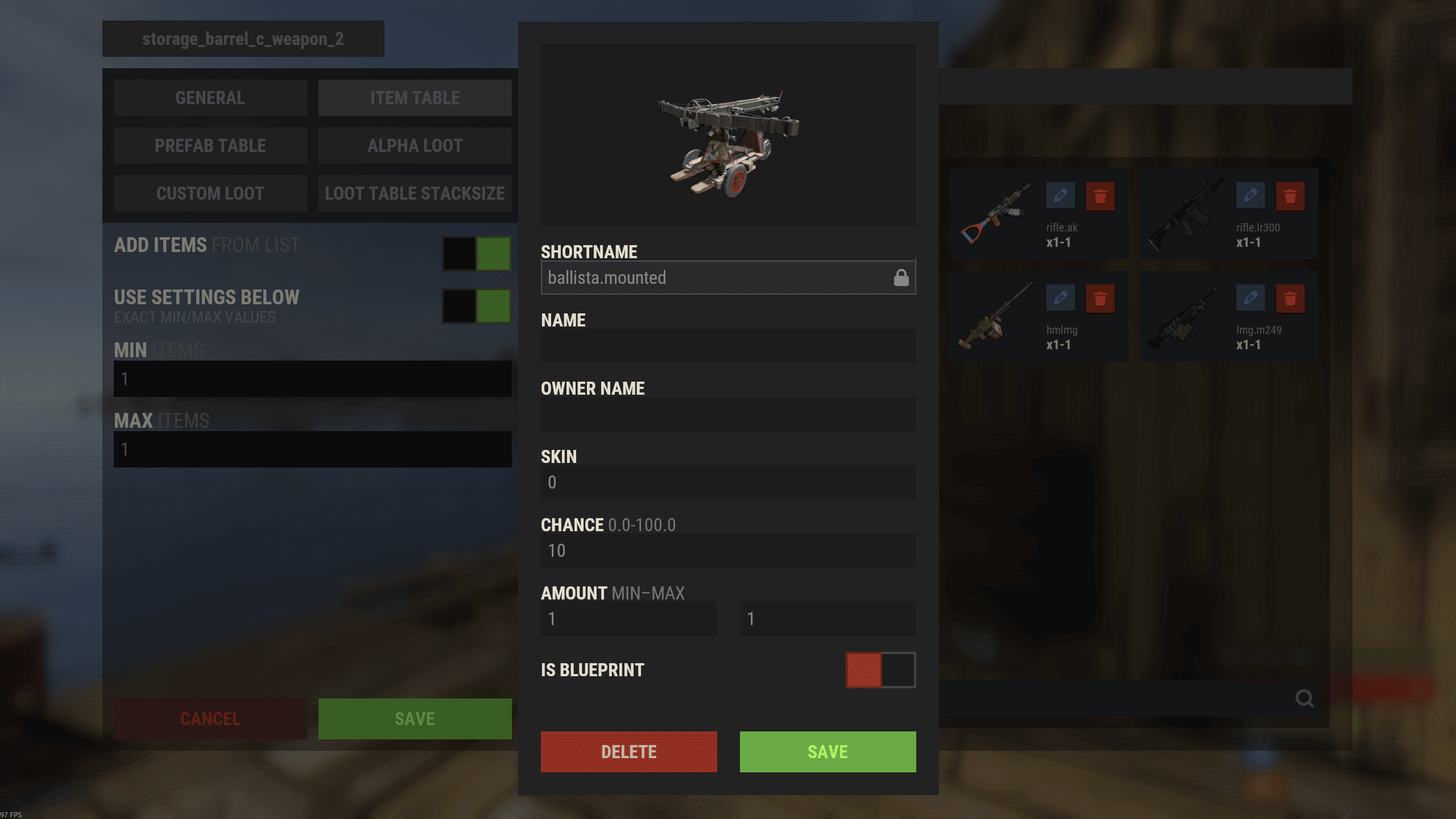
Task: Click the maximum amount field
Action: (828, 619)
